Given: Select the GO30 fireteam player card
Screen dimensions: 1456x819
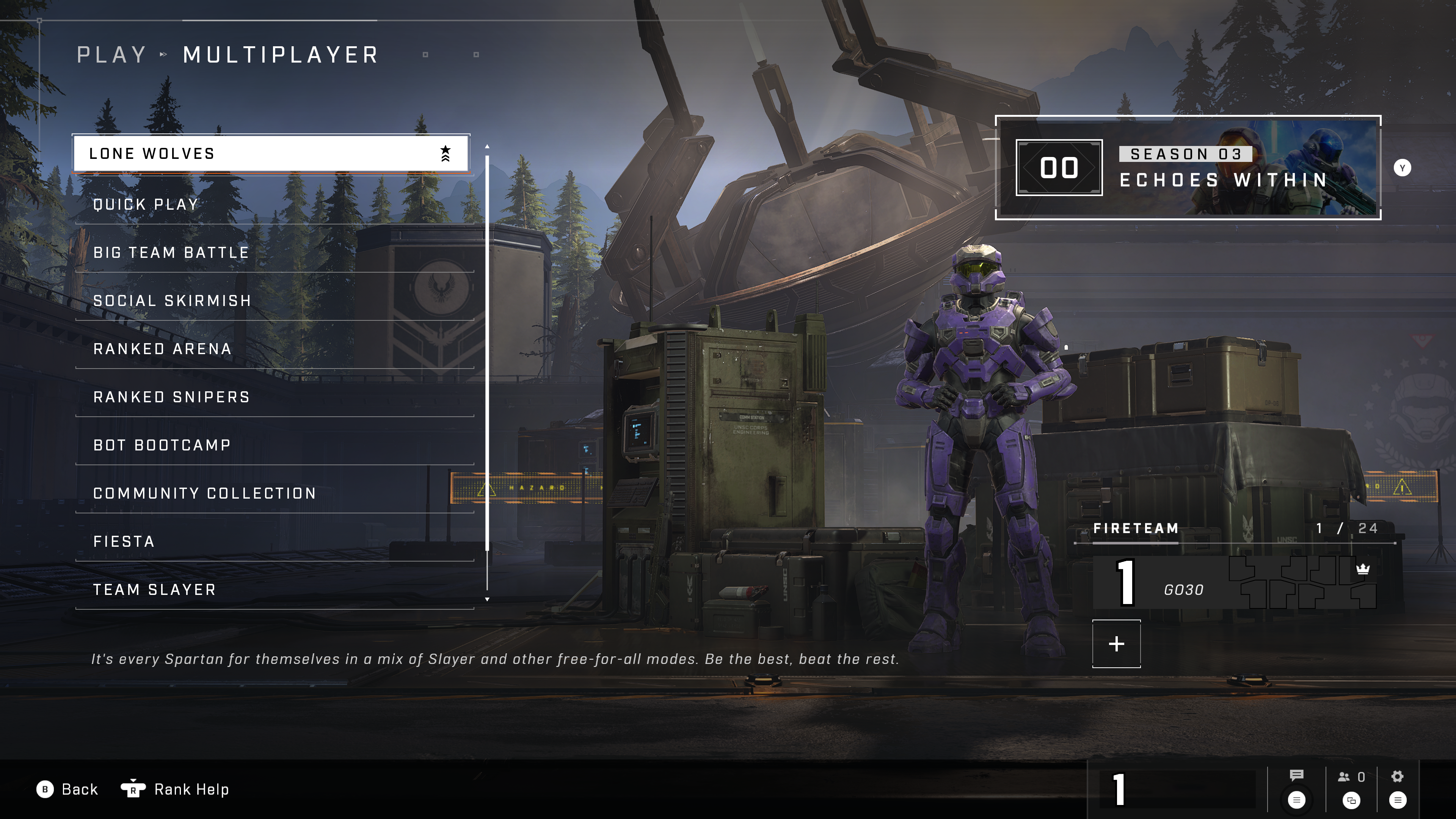Looking at the screenshot, I should (1234, 582).
